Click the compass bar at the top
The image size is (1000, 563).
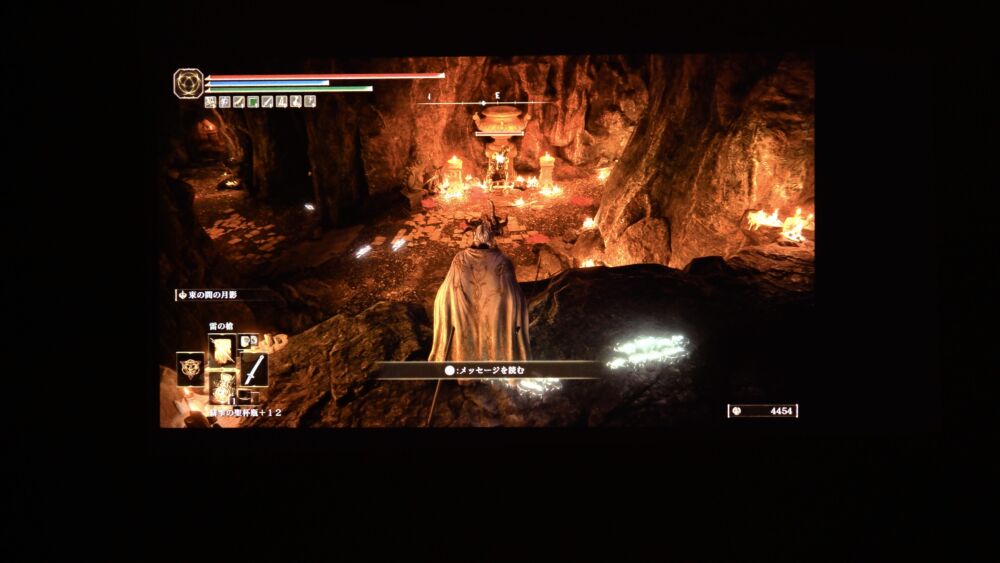coord(484,102)
